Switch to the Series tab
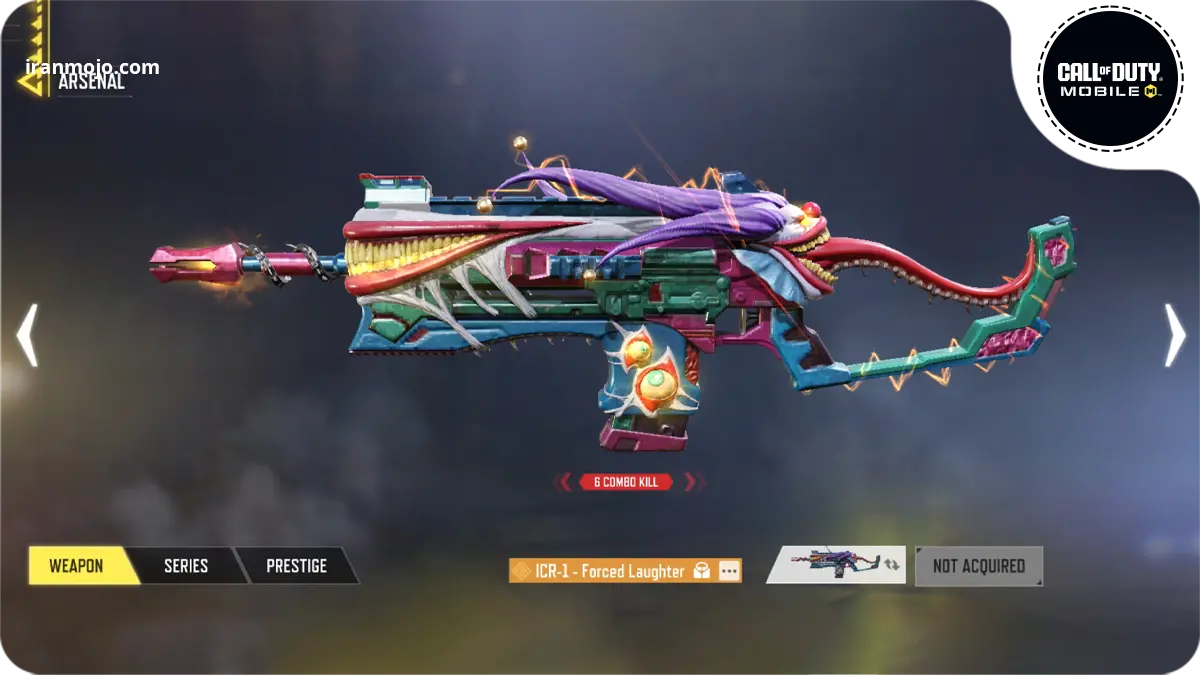The width and height of the screenshot is (1200, 675). 186,566
